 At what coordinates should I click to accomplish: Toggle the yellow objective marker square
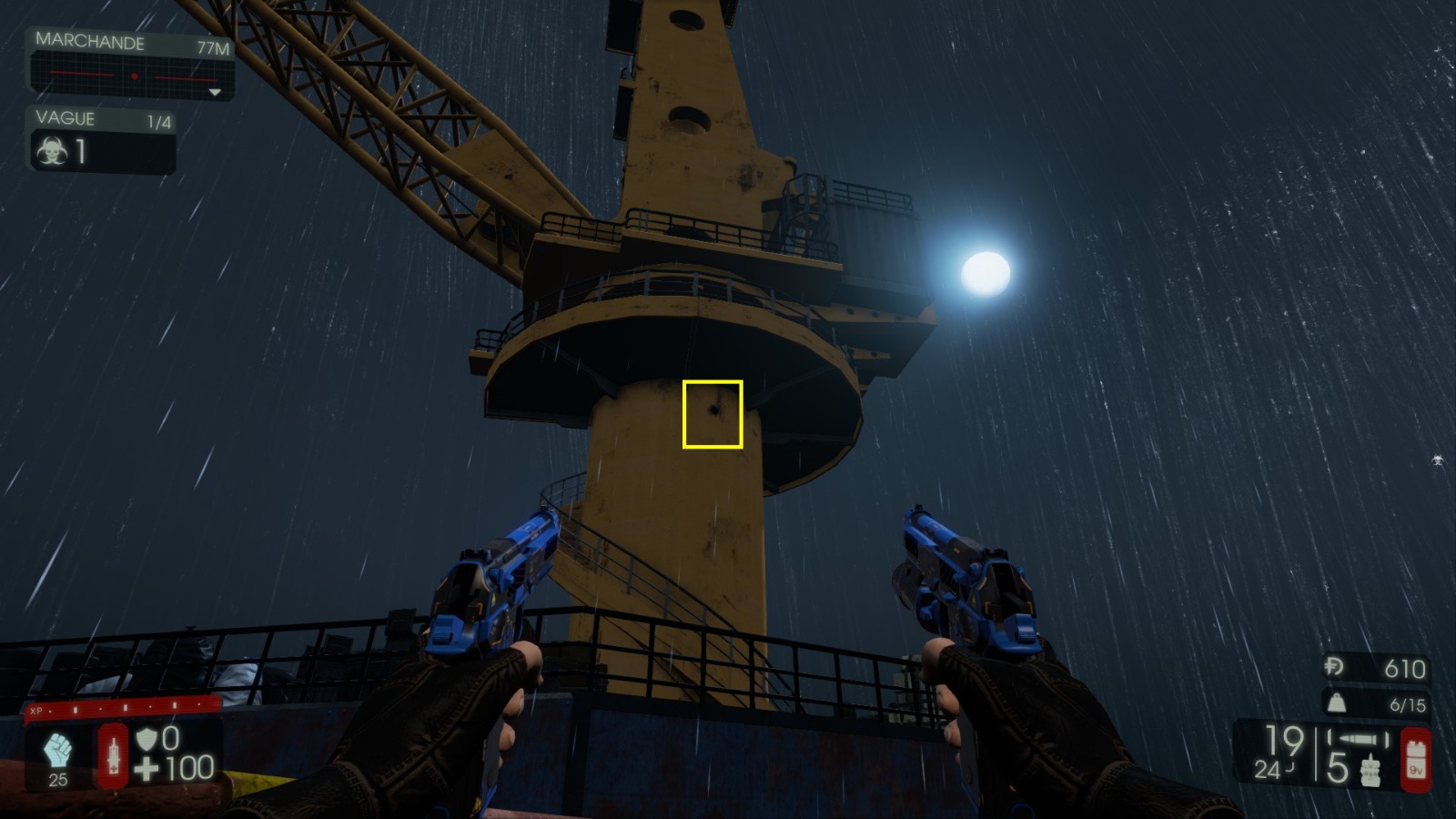713,411
